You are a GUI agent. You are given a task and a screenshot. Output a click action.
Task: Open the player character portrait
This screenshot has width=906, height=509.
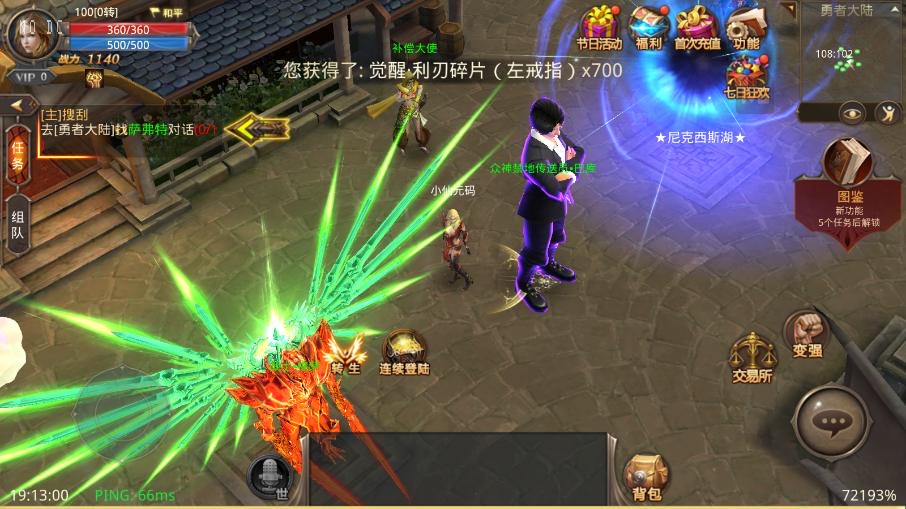pyautogui.click(x=30, y=35)
